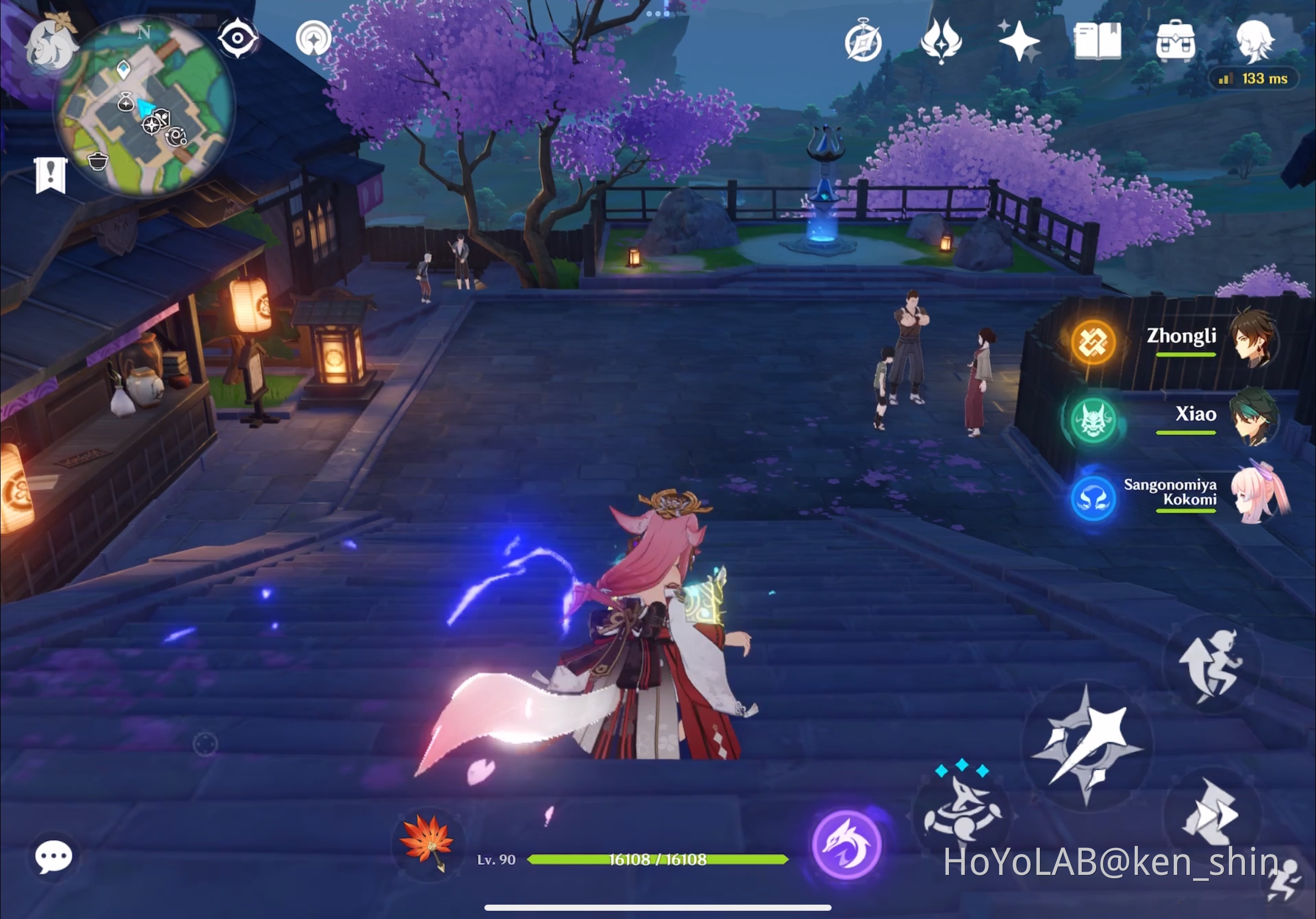Open the exclamation-mark notice banner
Screen dimensions: 1316x919
[51, 172]
